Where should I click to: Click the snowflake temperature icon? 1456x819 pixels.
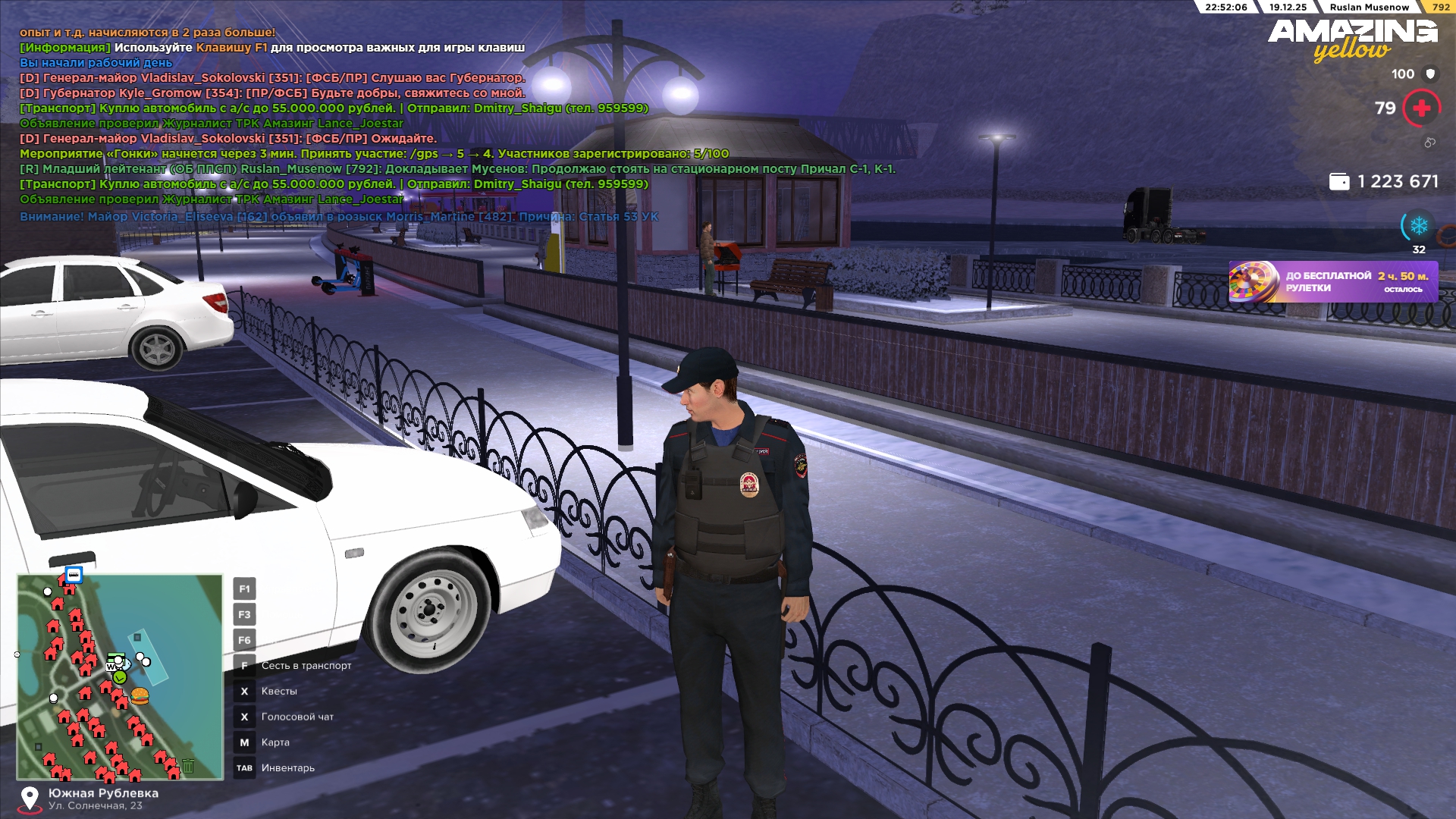(x=1418, y=226)
